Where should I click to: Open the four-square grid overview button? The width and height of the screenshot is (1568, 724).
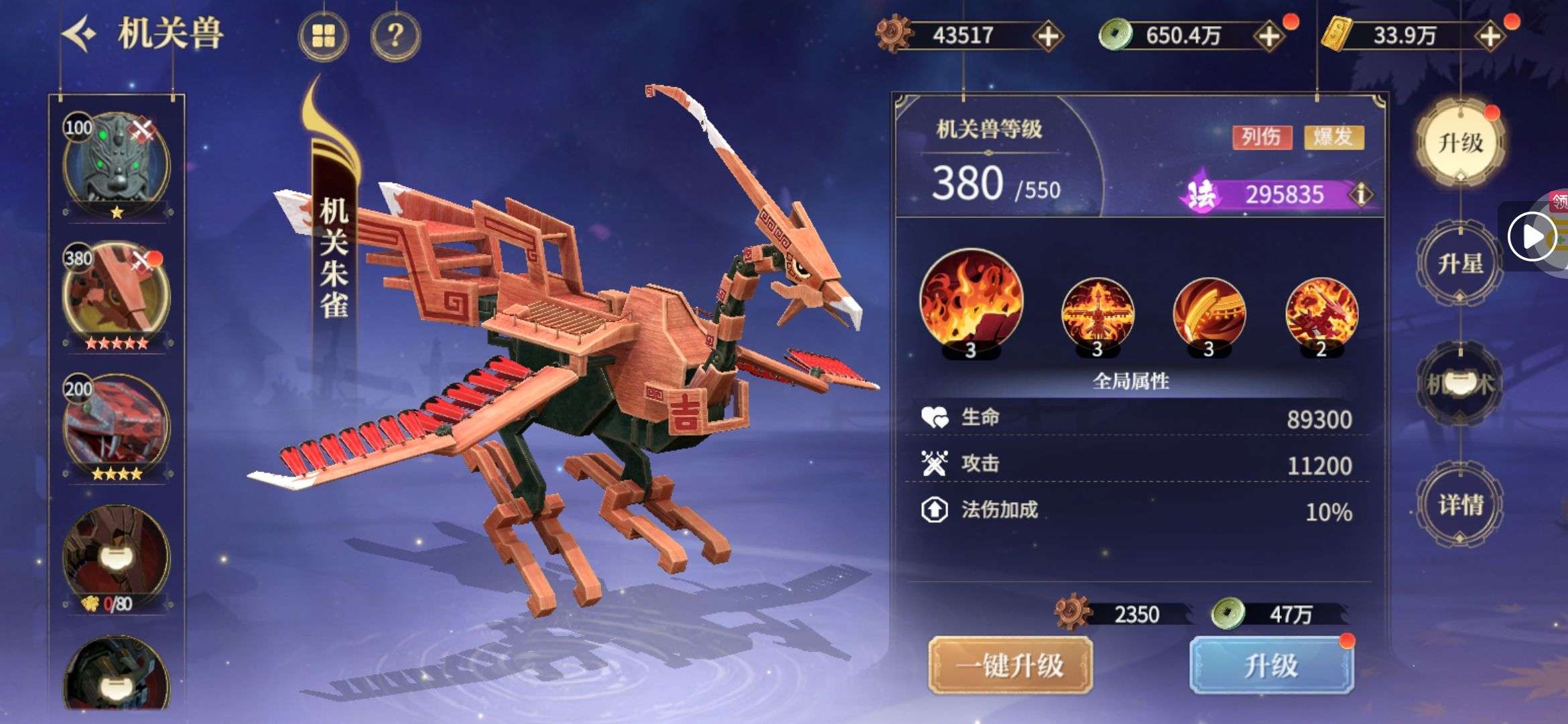[x=323, y=36]
